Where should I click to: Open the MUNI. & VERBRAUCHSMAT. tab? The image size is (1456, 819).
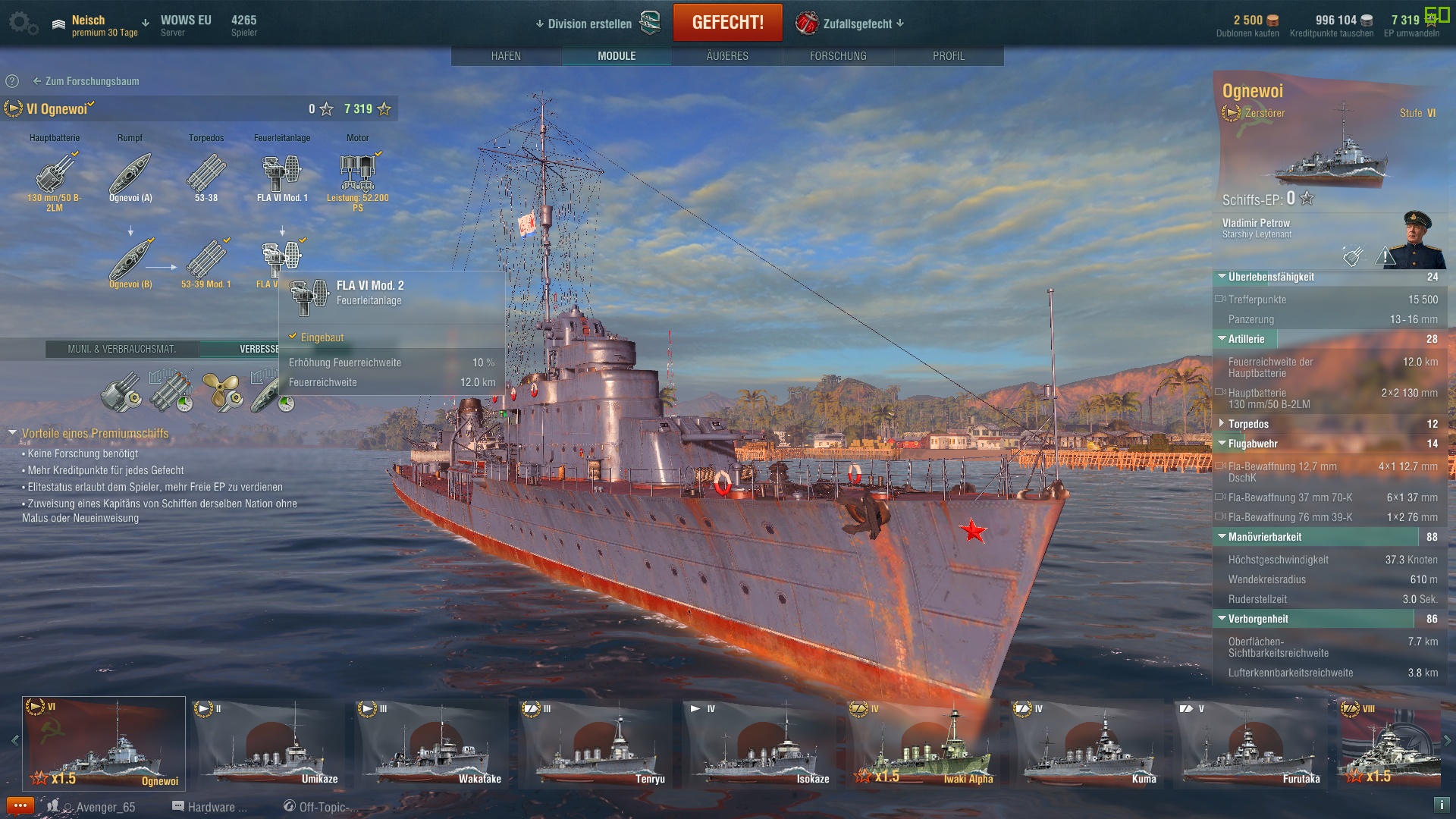tap(122, 349)
